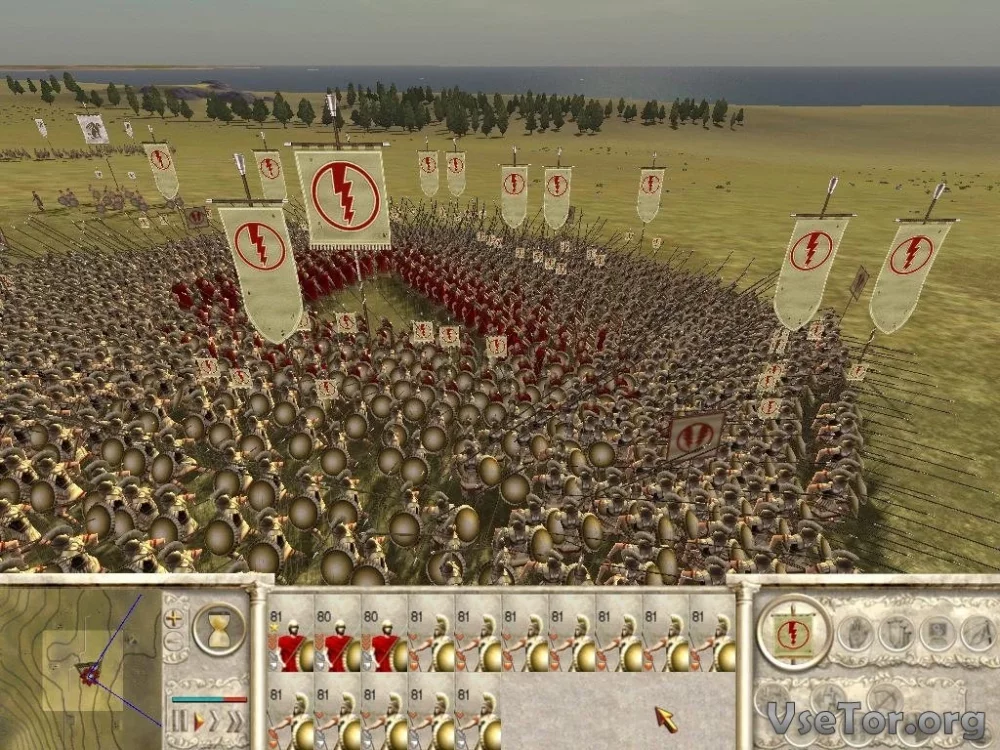The height and width of the screenshot is (750, 1000).
Task: Click the large faction banner button
Action: [794, 631]
